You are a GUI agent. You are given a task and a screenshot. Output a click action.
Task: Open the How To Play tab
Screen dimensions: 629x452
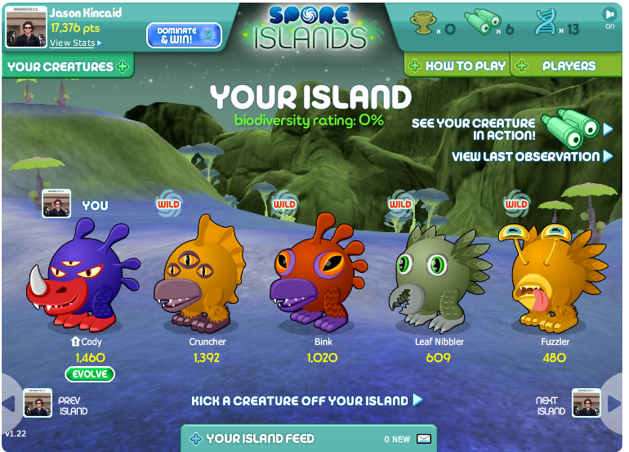pos(457,66)
